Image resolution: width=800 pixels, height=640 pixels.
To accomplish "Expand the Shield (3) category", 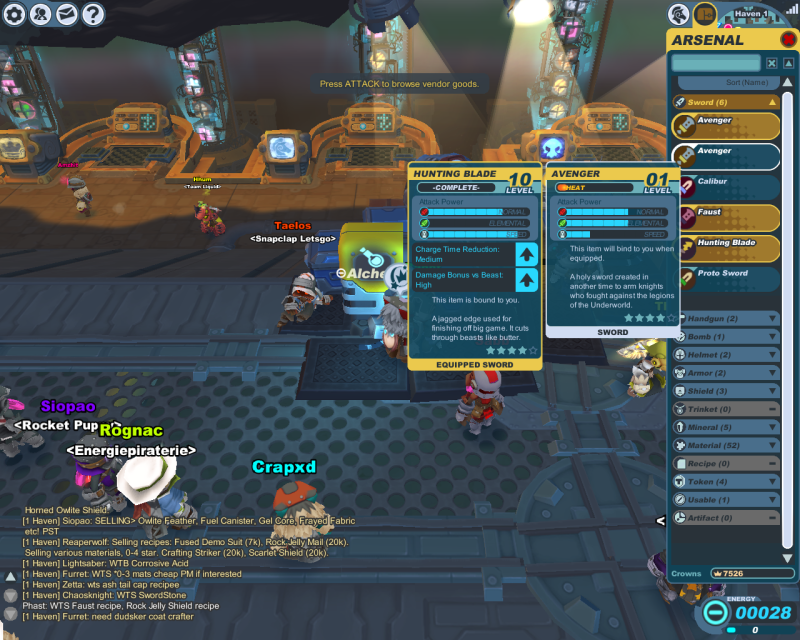I will point(725,391).
